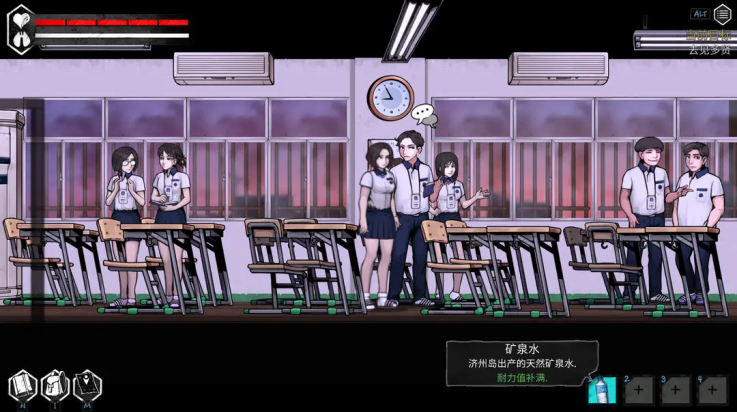737x412 pixels.
Task: Use the mineral water bottle in quick slot
Action: tap(603, 390)
